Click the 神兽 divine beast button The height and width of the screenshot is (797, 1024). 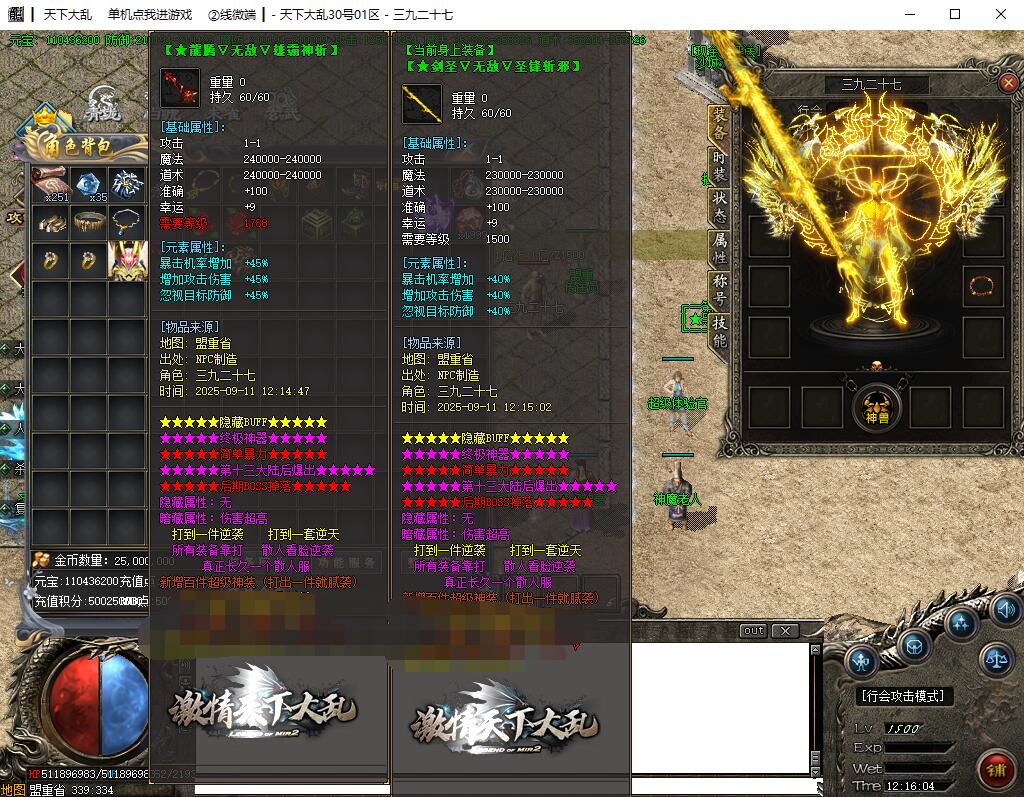tap(876, 407)
